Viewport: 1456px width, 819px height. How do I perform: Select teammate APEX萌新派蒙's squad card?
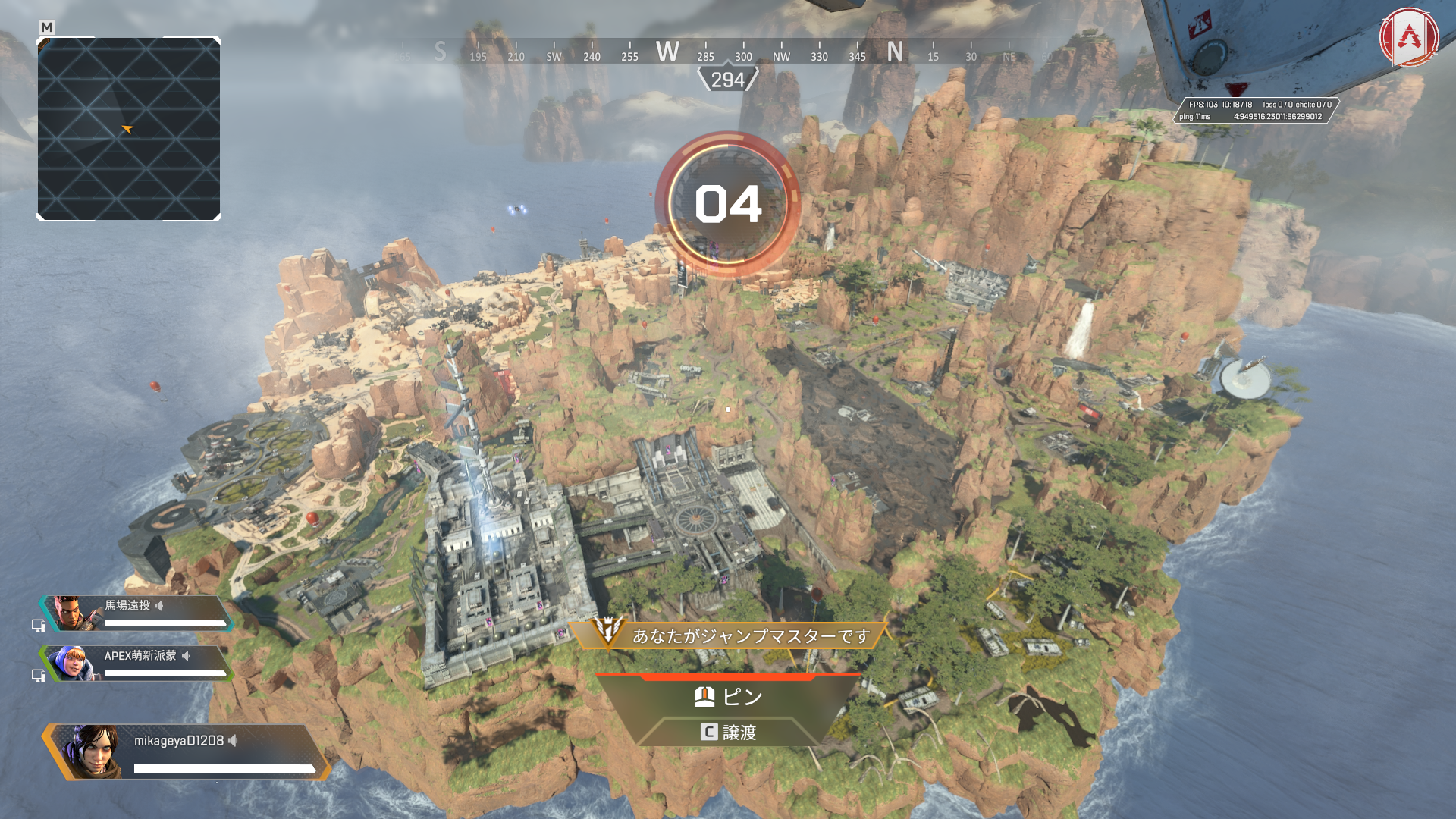[x=136, y=664]
